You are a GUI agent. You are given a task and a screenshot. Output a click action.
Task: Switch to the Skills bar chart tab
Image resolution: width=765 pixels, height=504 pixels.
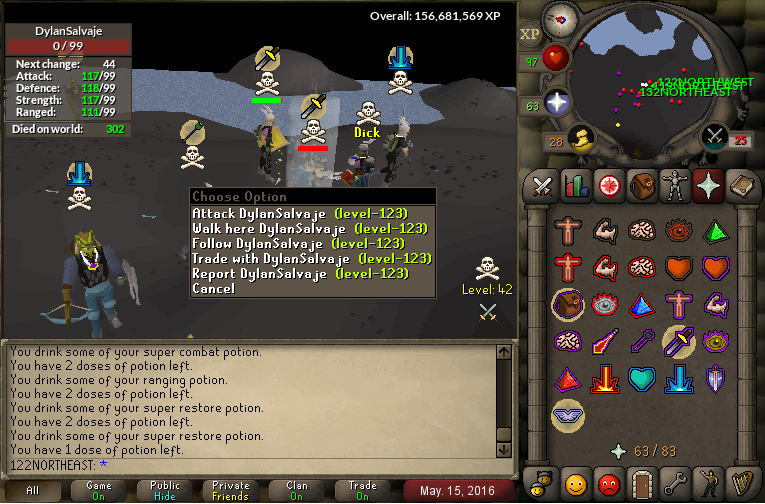coord(575,185)
